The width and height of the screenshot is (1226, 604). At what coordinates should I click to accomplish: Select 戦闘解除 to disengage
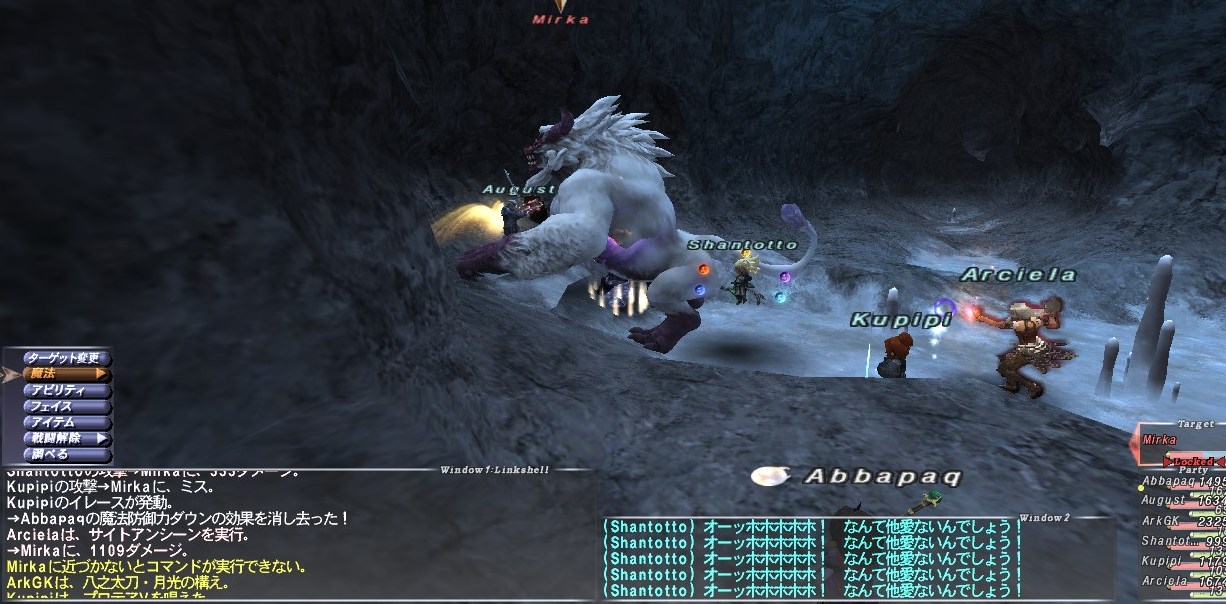point(63,438)
